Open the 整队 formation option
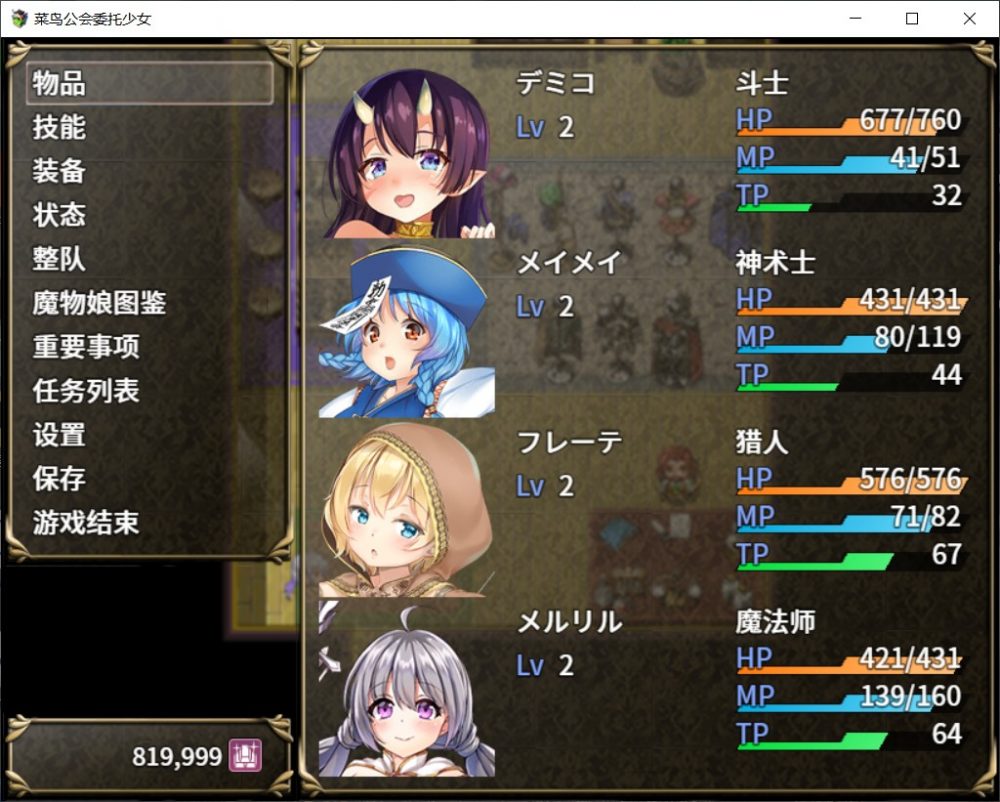The width and height of the screenshot is (1000, 802). pos(150,260)
